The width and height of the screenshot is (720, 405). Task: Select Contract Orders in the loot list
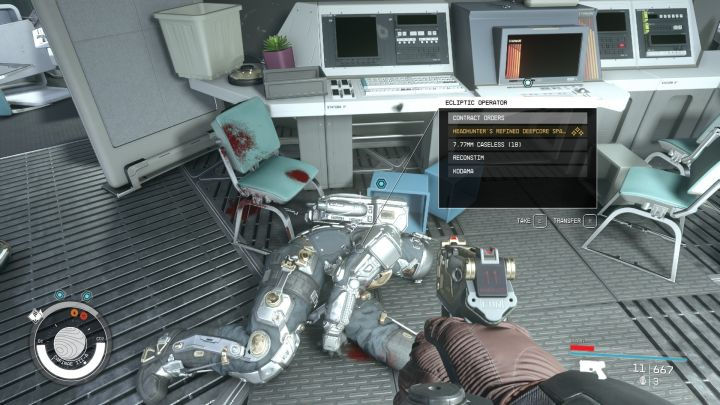[x=520, y=118]
